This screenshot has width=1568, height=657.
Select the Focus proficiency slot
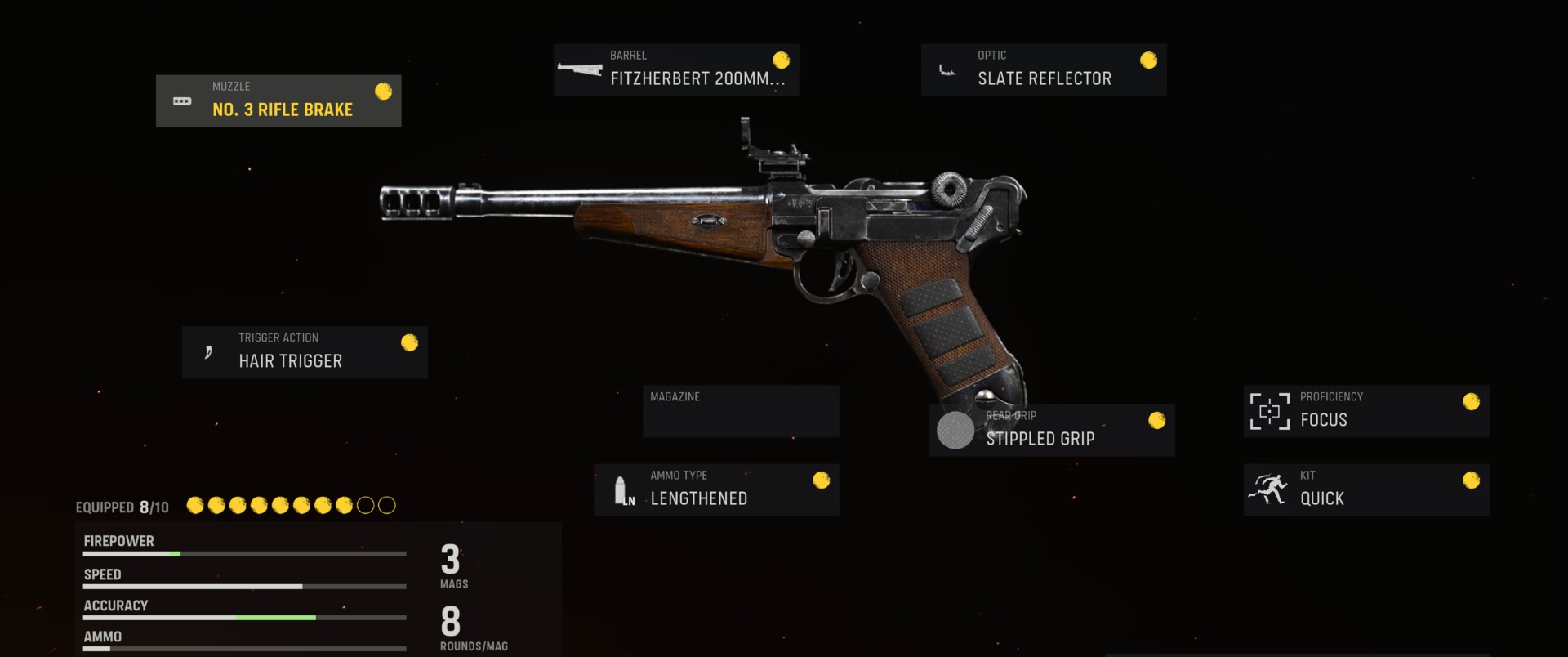(x=1365, y=411)
